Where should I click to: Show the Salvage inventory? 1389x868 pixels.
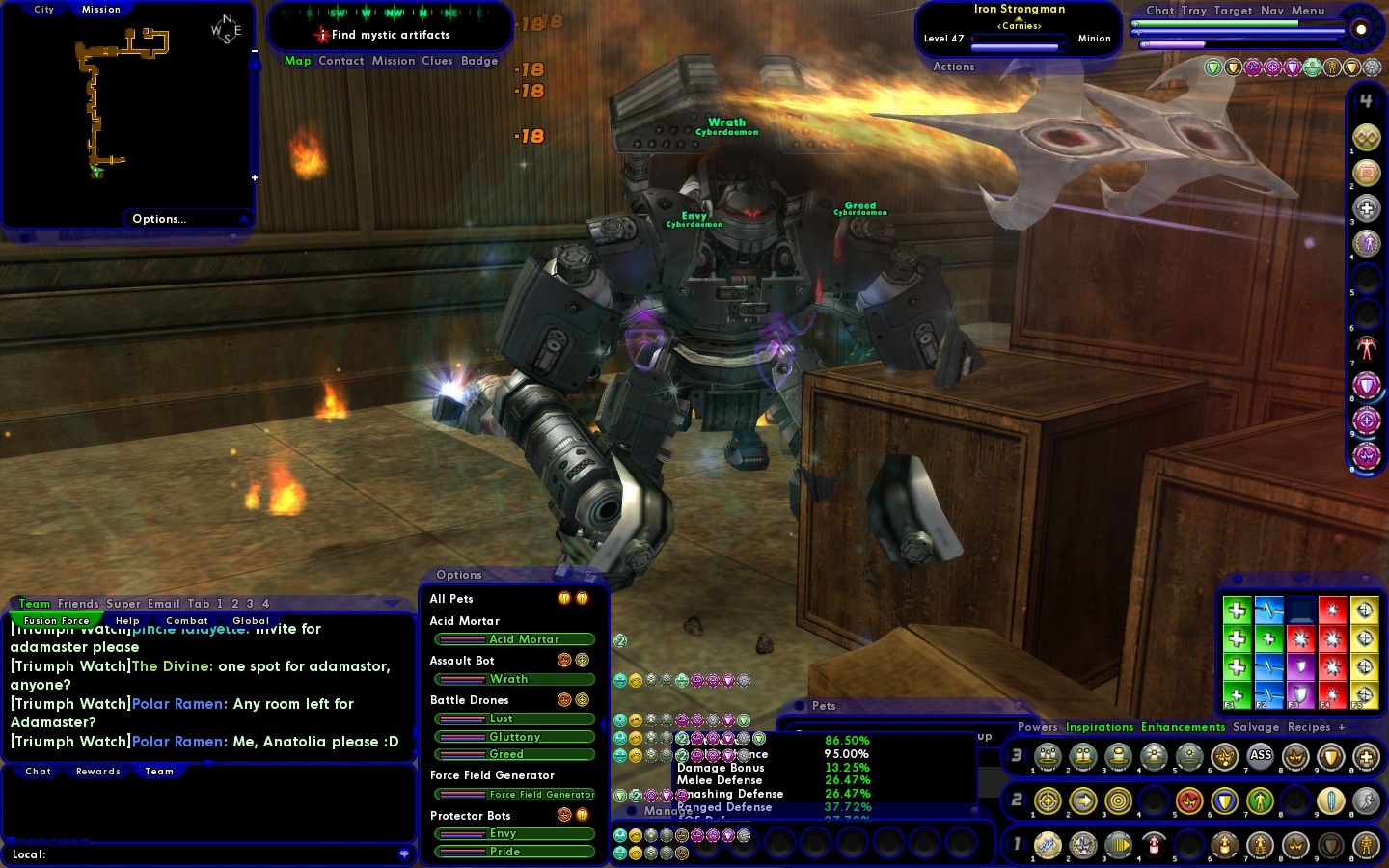point(1255,727)
